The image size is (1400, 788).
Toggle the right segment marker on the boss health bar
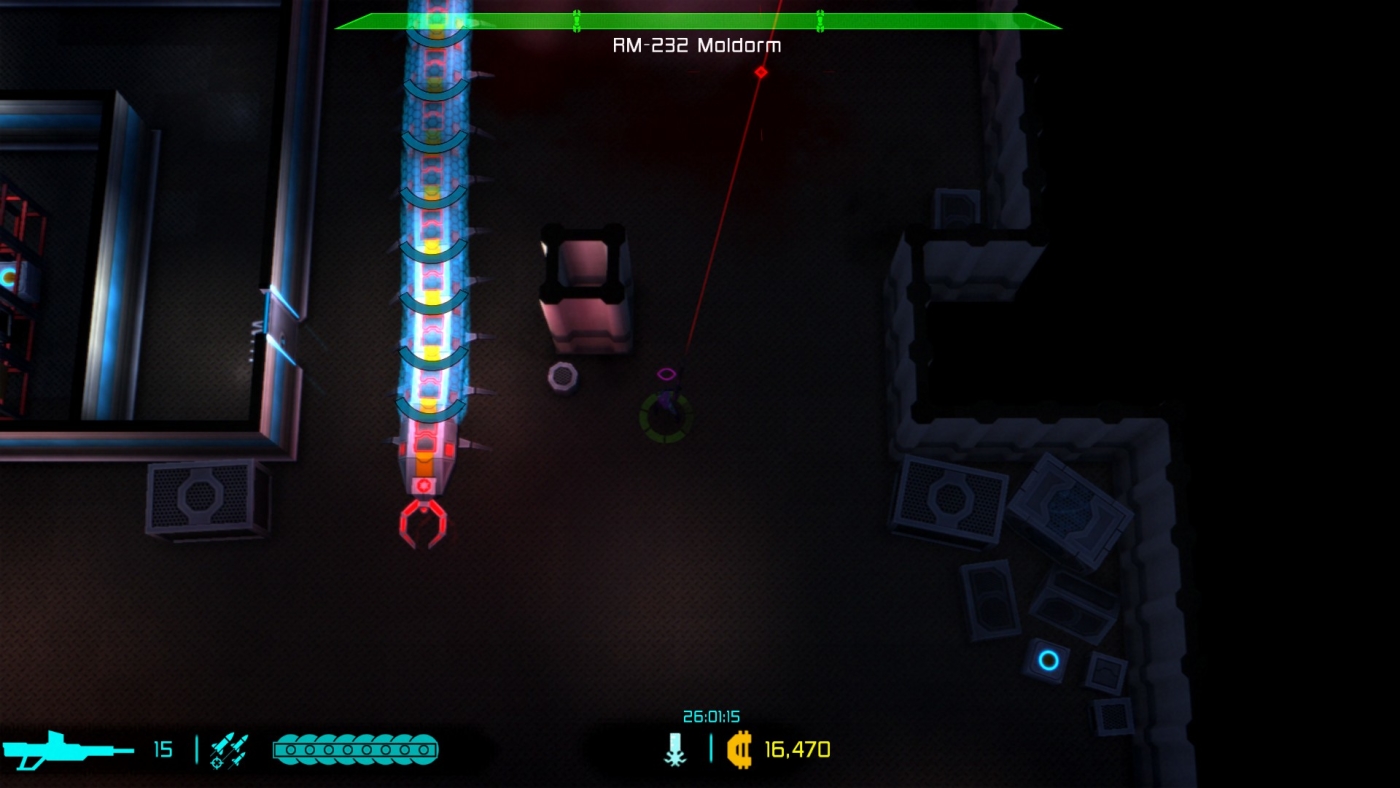pyautogui.click(x=820, y=19)
